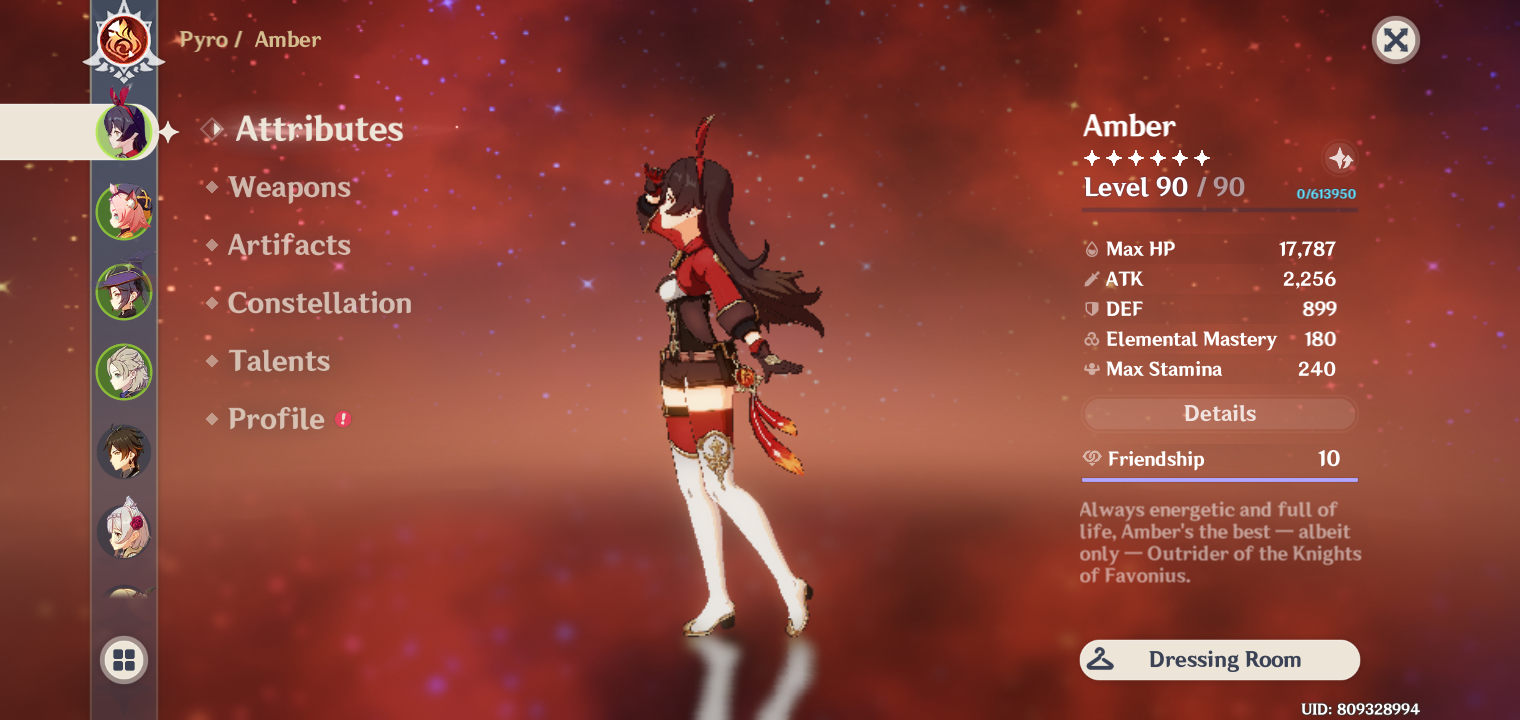The width and height of the screenshot is (1520, 720).
Task: Select the pink-haired character portrait below Amber
Action: [123, 211]
